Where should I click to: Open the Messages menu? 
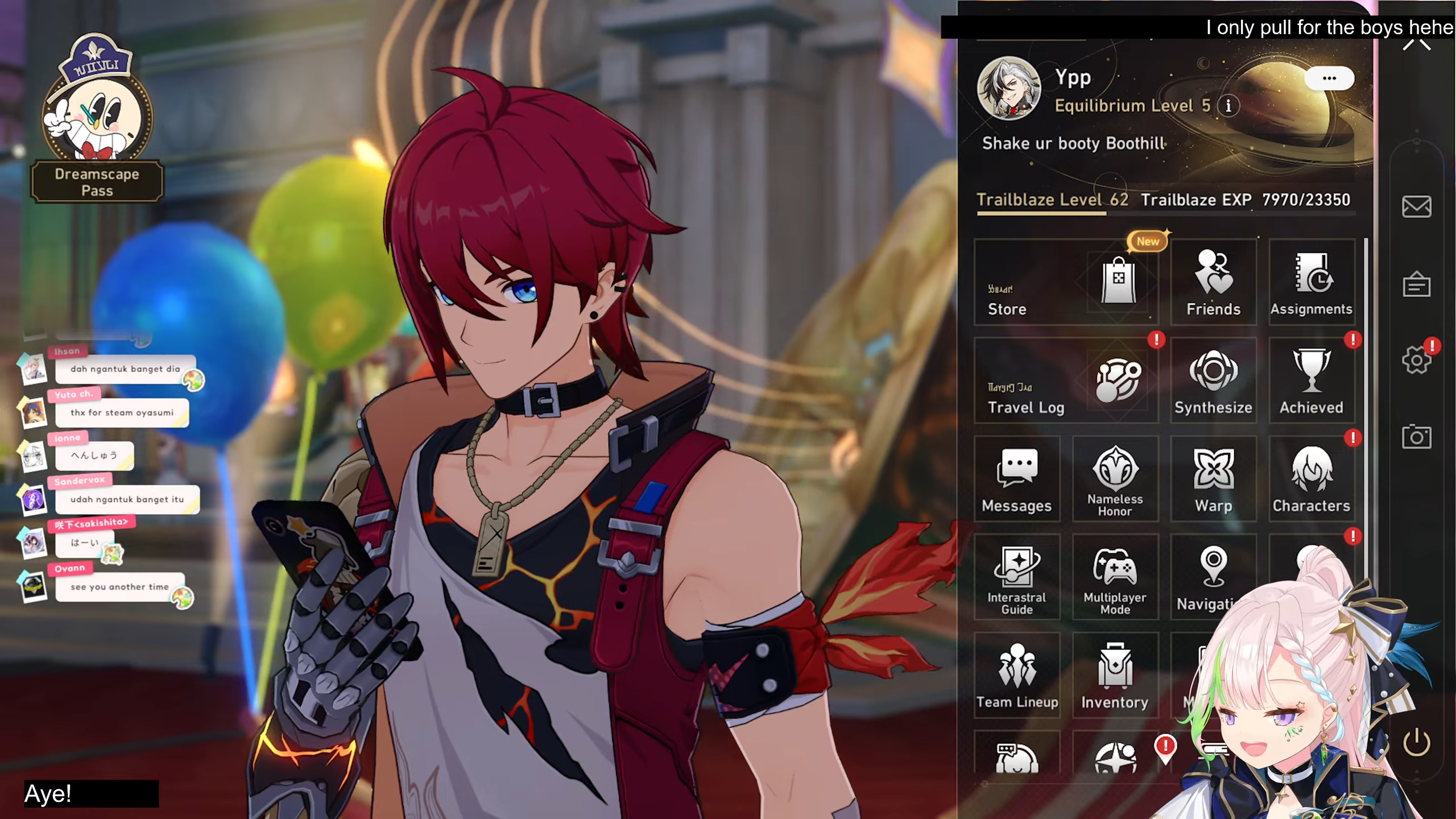click(1017, 479)
